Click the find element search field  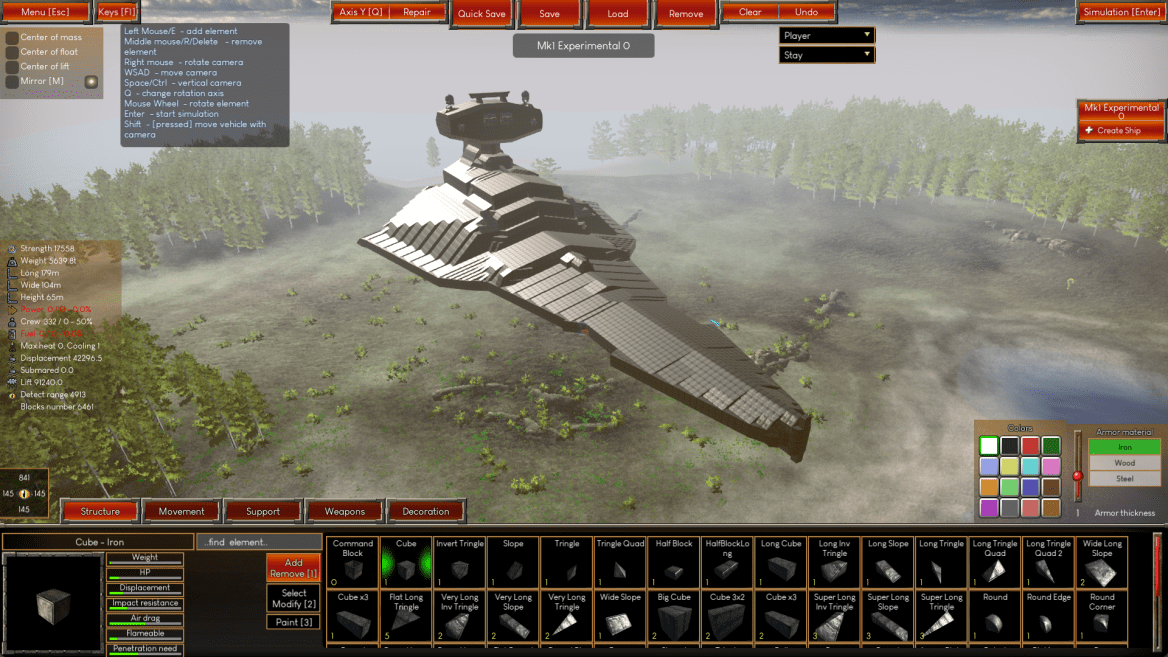[259, 542]
